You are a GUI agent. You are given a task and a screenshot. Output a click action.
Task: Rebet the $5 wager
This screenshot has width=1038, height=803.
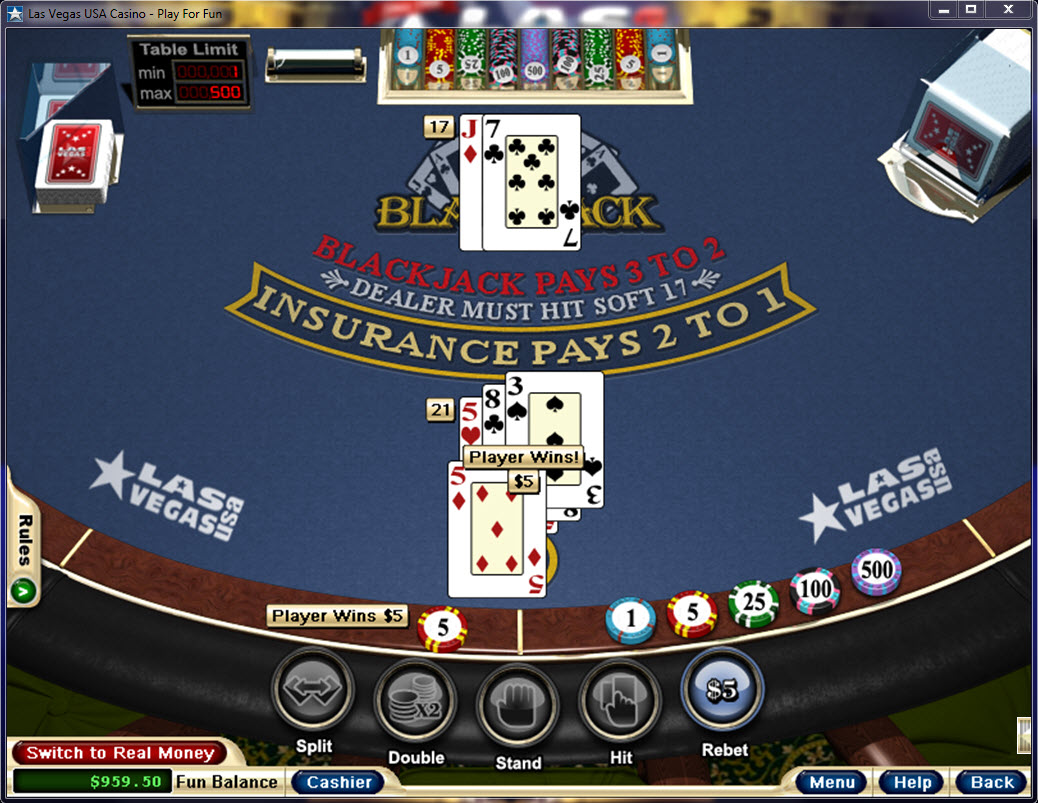coord(722,689)
